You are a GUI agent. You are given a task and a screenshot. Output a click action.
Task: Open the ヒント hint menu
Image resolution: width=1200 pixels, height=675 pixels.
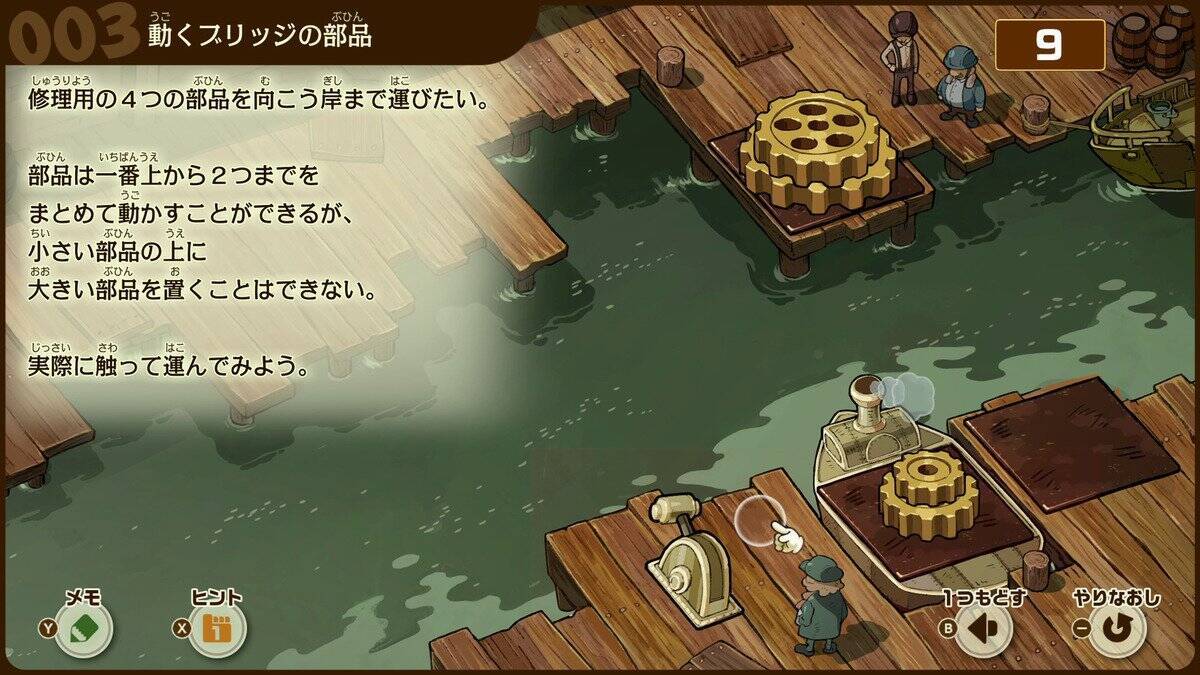tap(217, 630)
